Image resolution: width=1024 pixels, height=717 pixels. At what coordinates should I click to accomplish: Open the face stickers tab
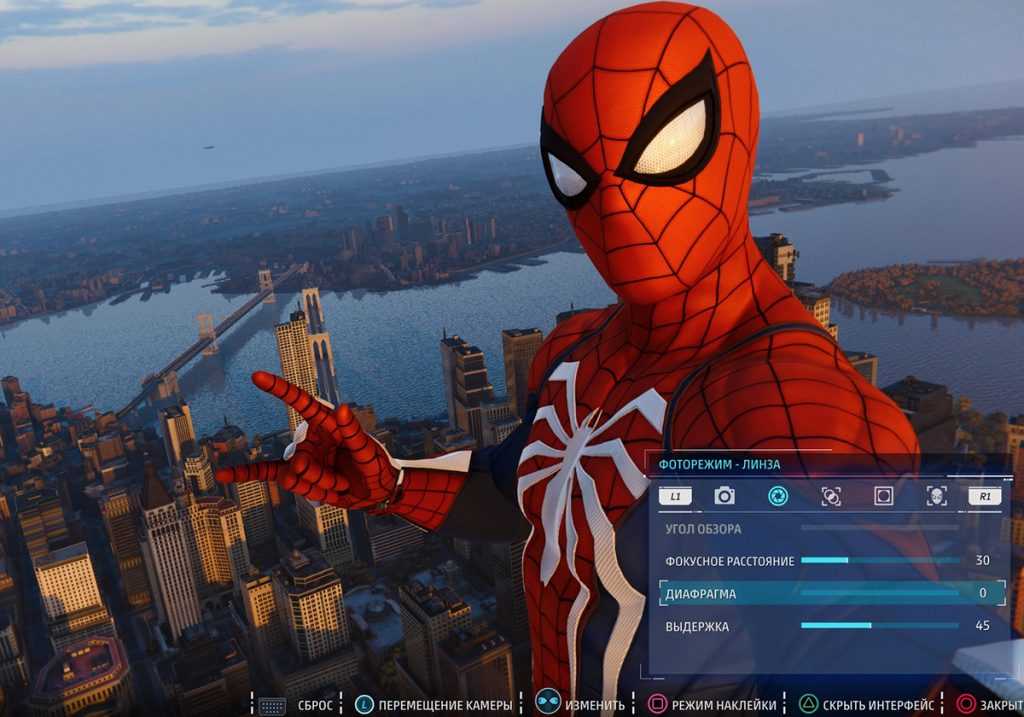(936, 496)
